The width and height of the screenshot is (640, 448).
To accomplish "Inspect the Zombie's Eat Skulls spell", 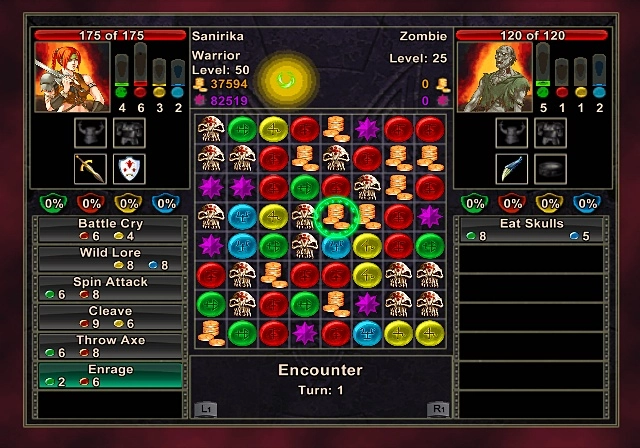I will pyautogui.click(x=530, y=229).
